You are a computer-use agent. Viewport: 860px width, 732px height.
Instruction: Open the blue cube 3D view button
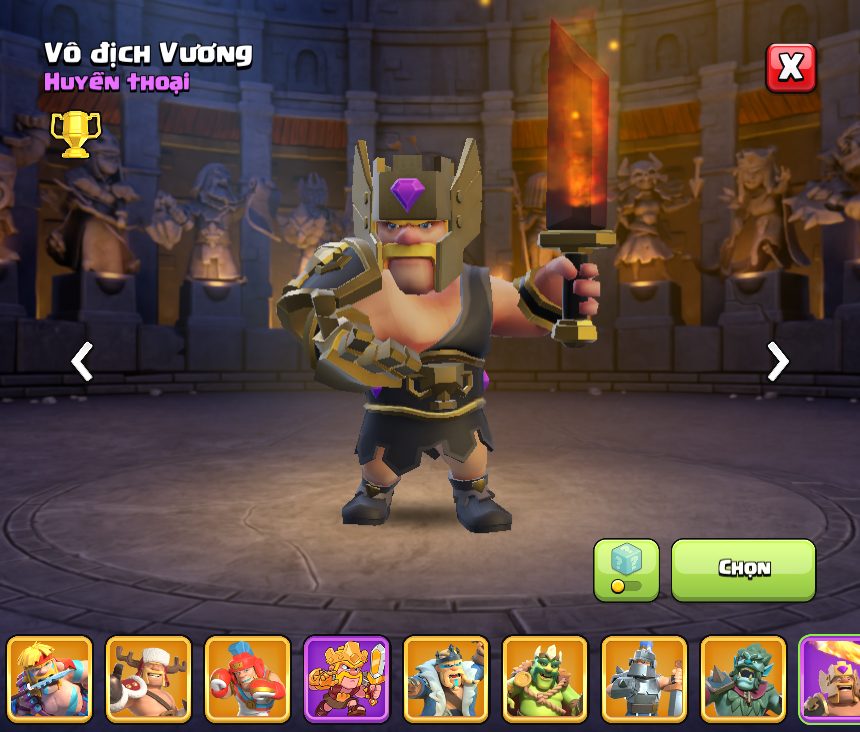(x=626, y=569)
